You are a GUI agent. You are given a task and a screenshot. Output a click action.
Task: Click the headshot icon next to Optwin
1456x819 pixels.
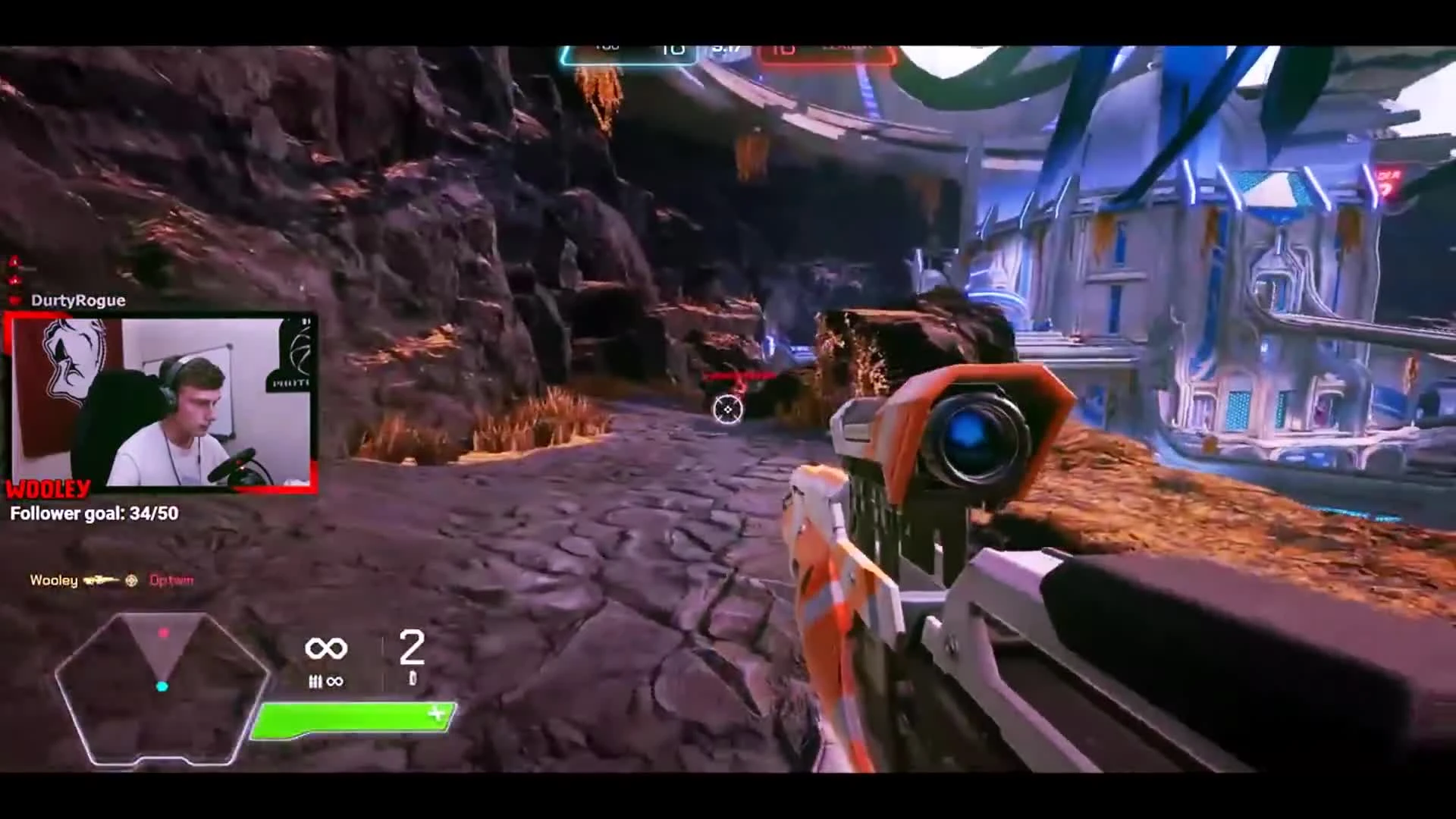tap(130, 580)
